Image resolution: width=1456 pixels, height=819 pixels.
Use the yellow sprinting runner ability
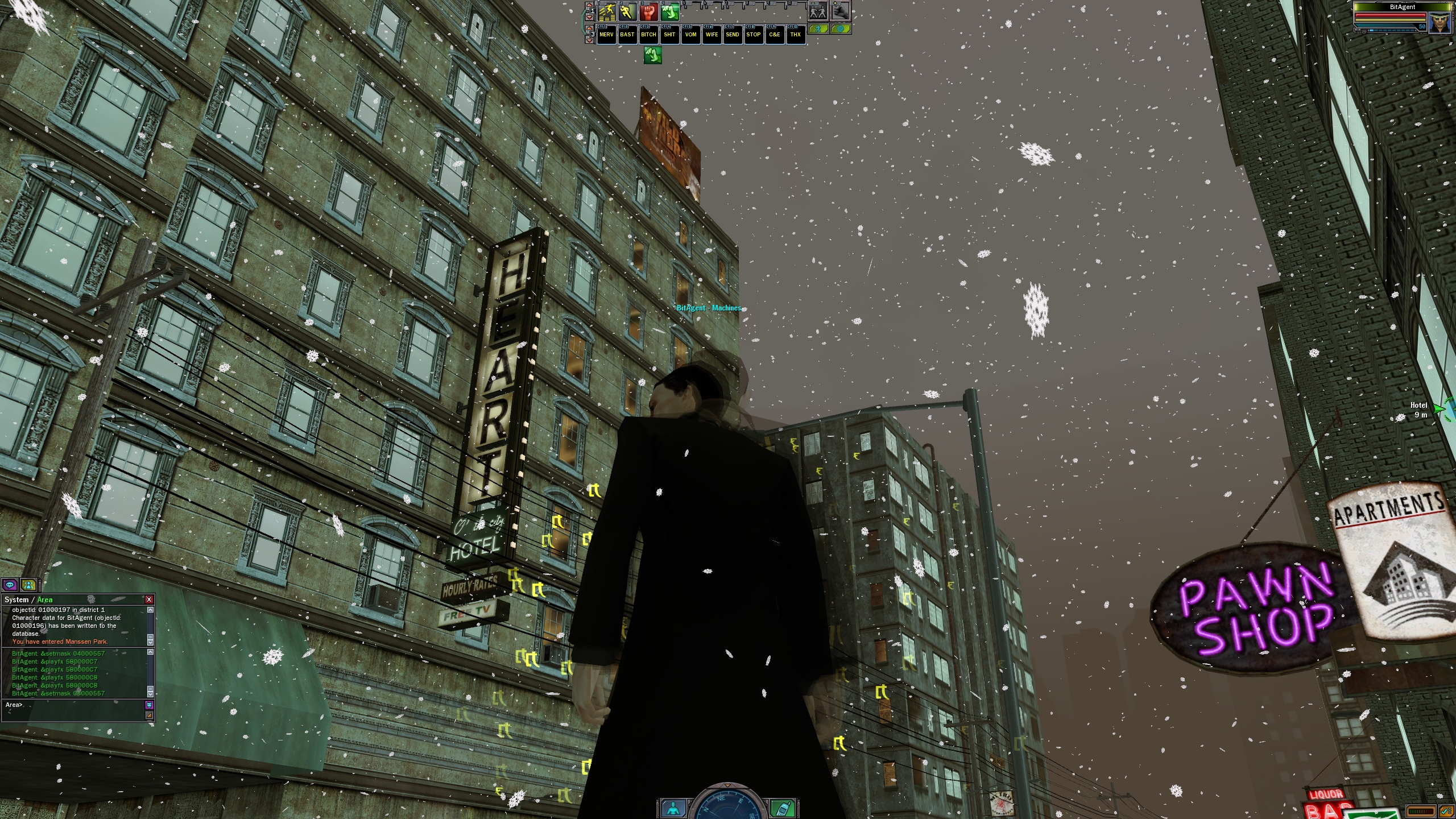pos(628,11)
